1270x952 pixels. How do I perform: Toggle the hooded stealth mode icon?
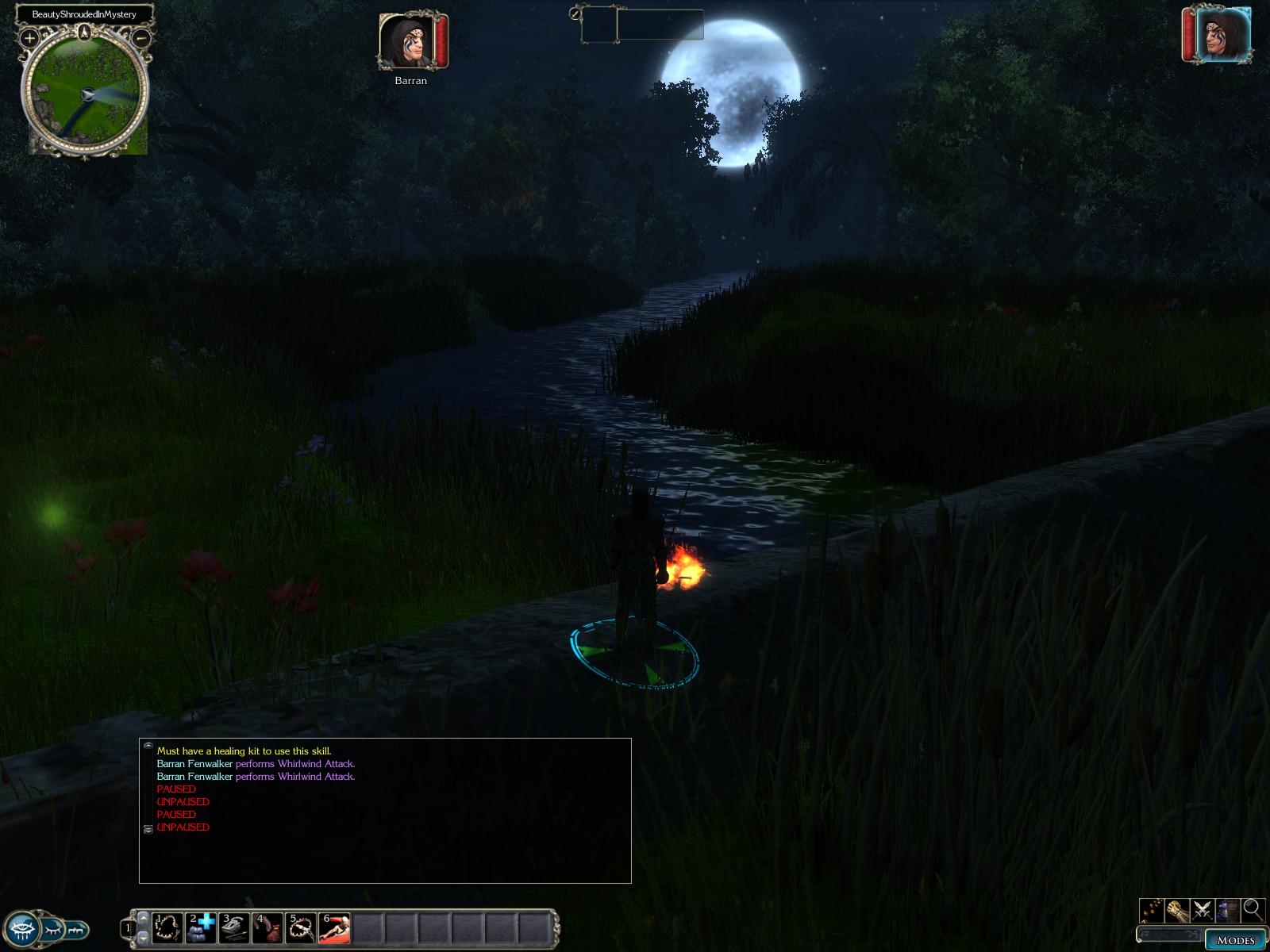pyautogui.click(x=1227, y=909)
